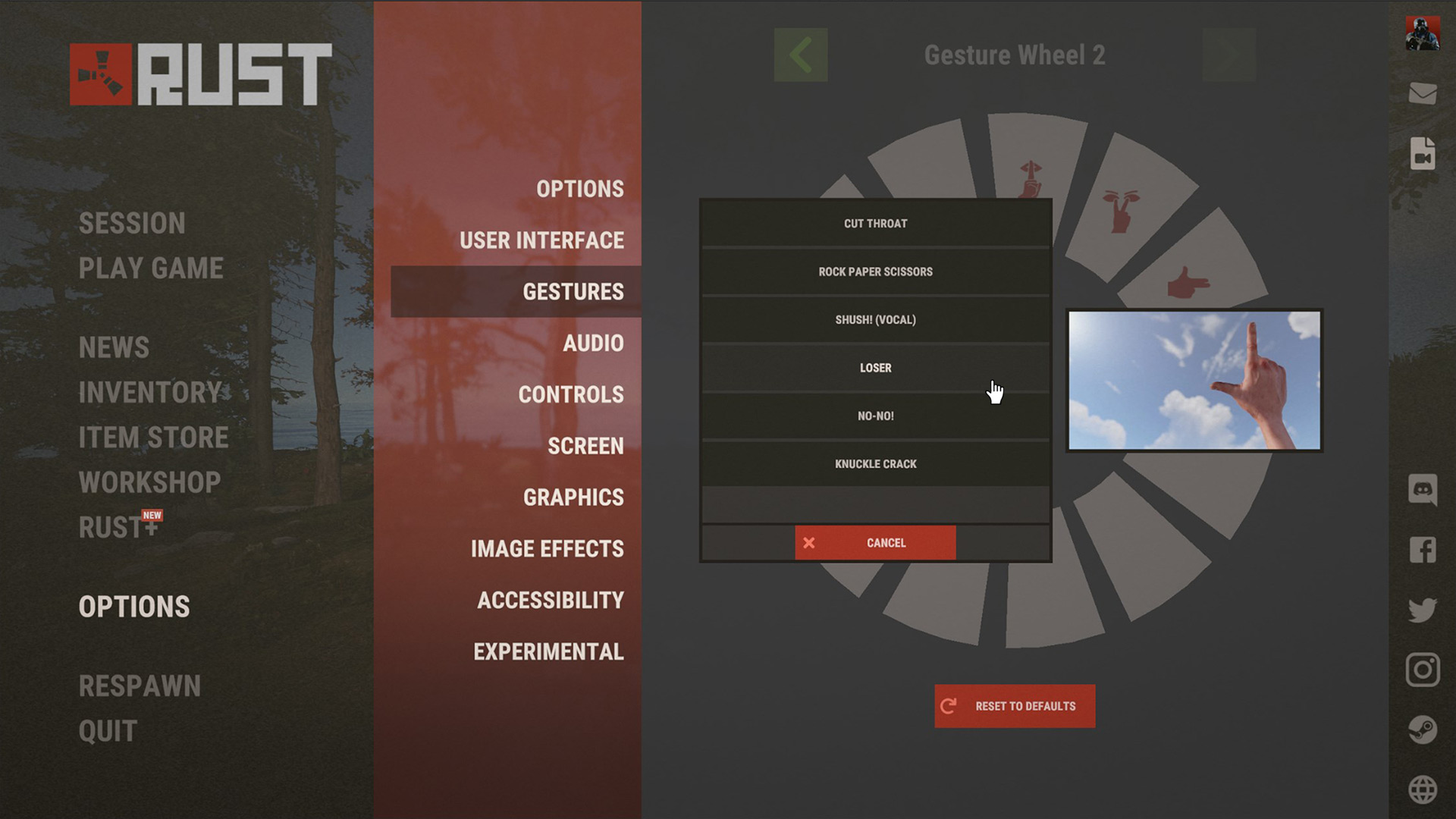The image size is (1456, 819).
Task: Open the Graphics settings section
Action: (573, 497)
